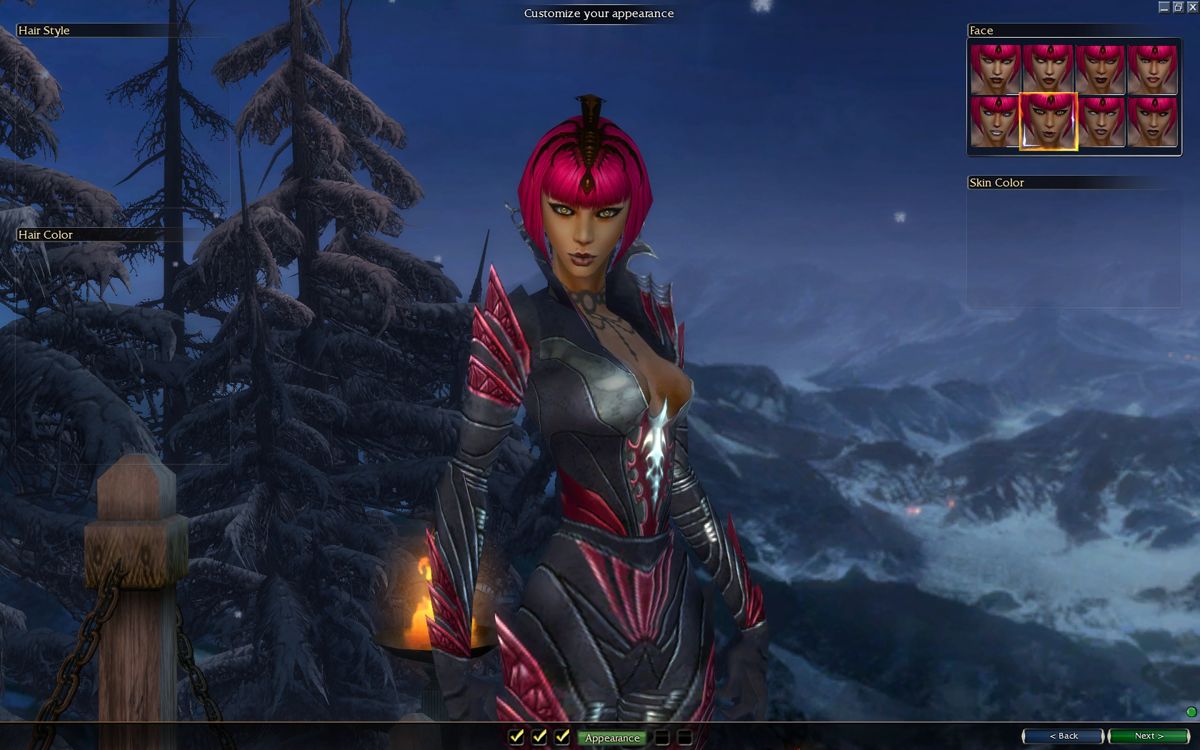Choose the gold-highlighted face thumbnail
This screenshot has height=750, width=1200.
pos(1048,121)
